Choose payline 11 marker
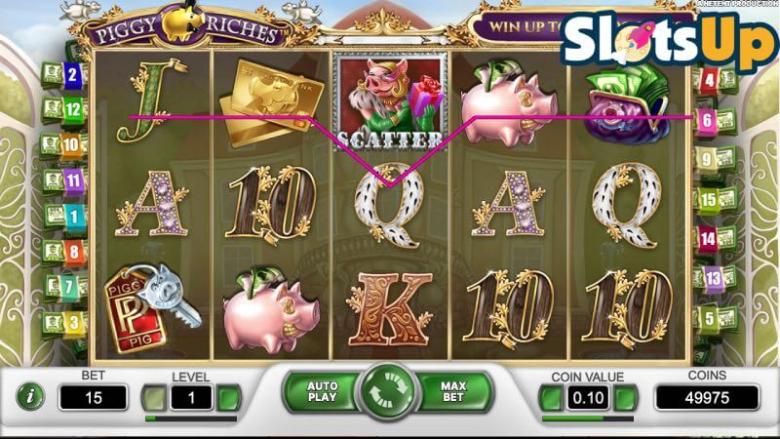The image size is (780, 439). pos(73,181)
